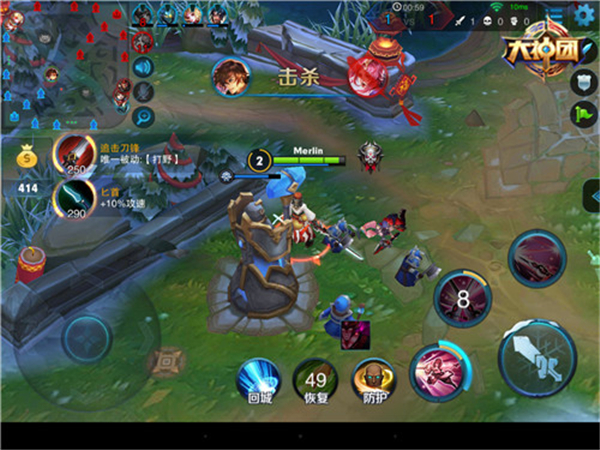Cast the skill on 8-second cooldown
The image size is (600, 450).
click(462, 296)
